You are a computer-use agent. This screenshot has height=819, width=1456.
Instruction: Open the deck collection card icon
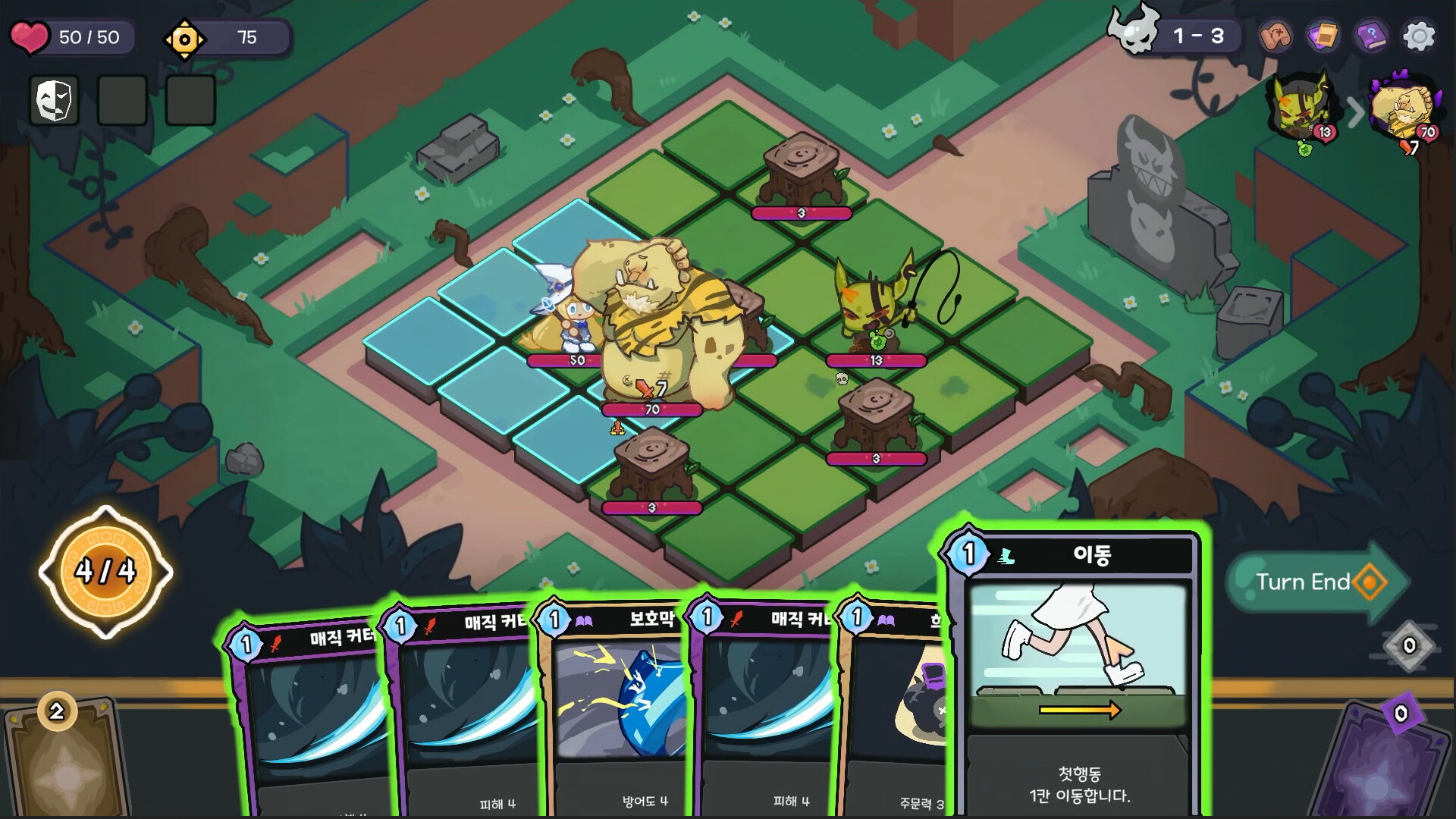tap(1324, 35)
